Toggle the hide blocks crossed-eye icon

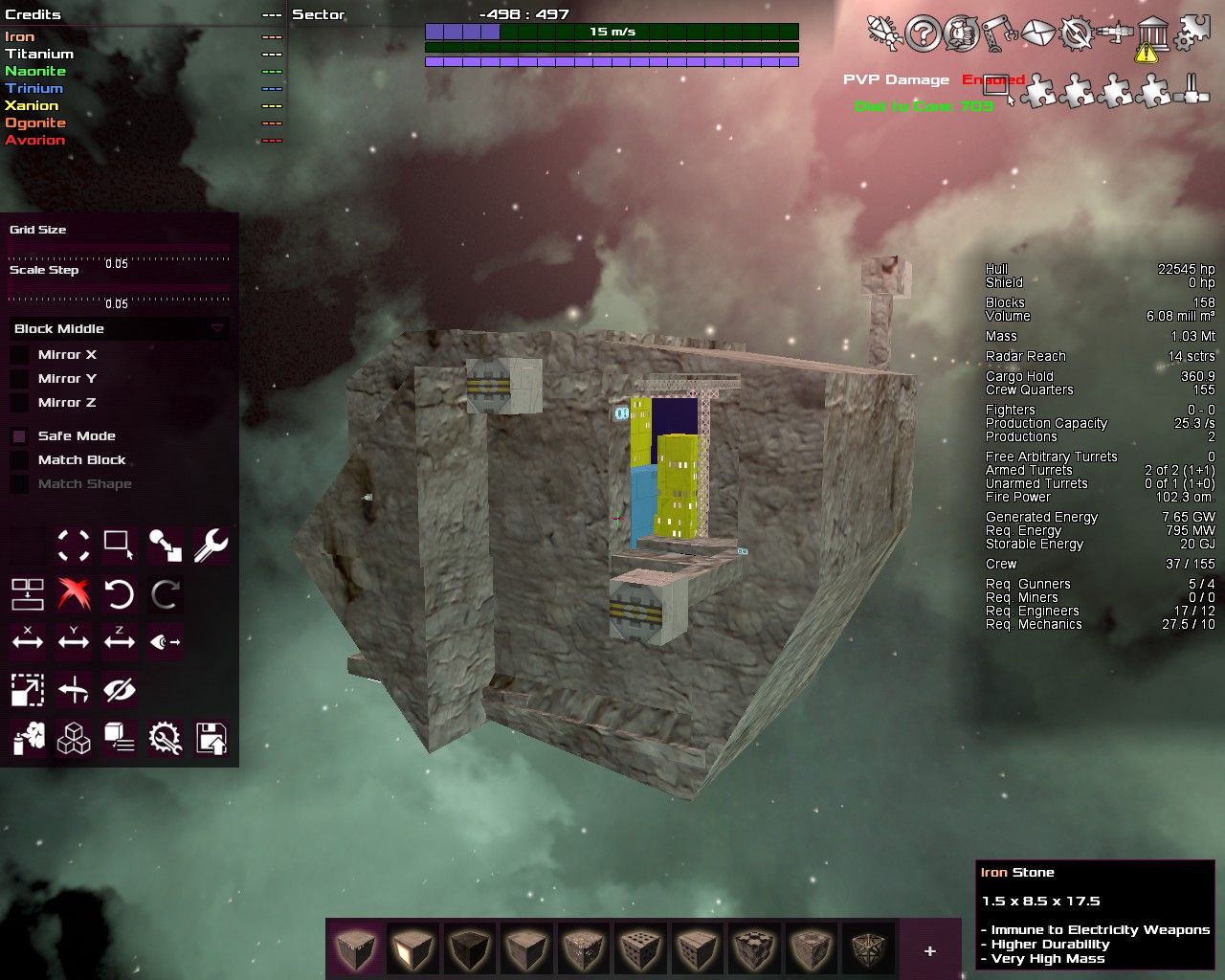pos(120,690)
